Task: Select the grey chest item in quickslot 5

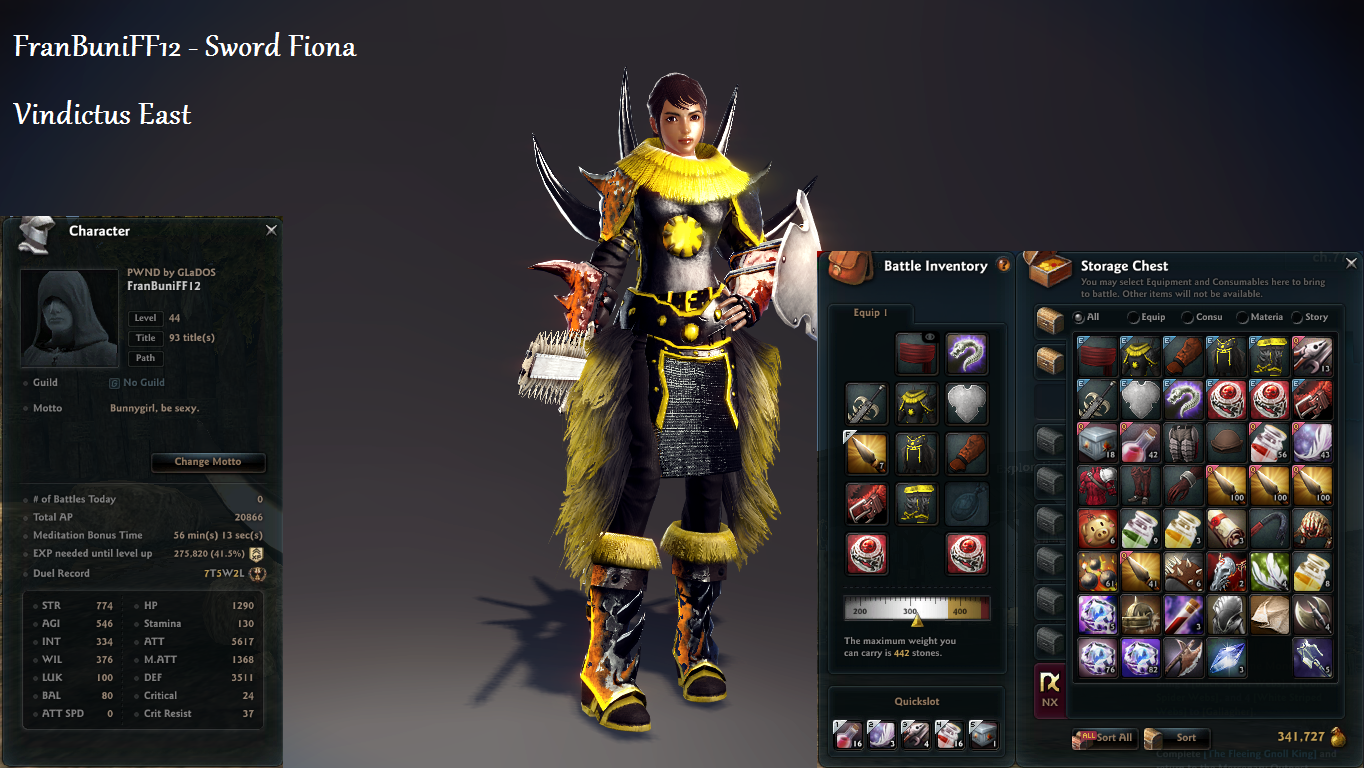Action: coord(983,735)
